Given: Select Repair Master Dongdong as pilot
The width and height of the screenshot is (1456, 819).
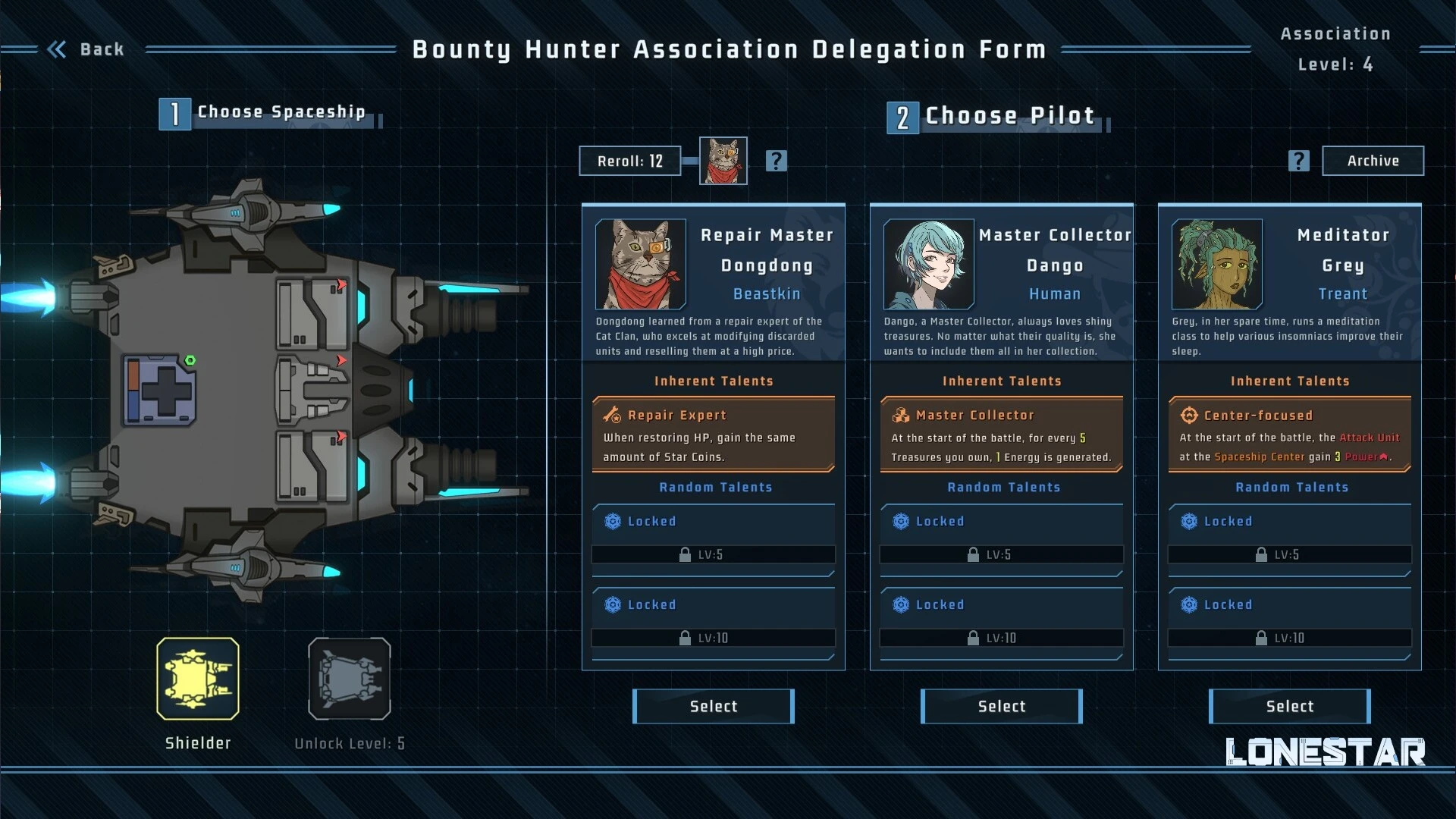Looking at the screenshot, I should pos(713,706).
